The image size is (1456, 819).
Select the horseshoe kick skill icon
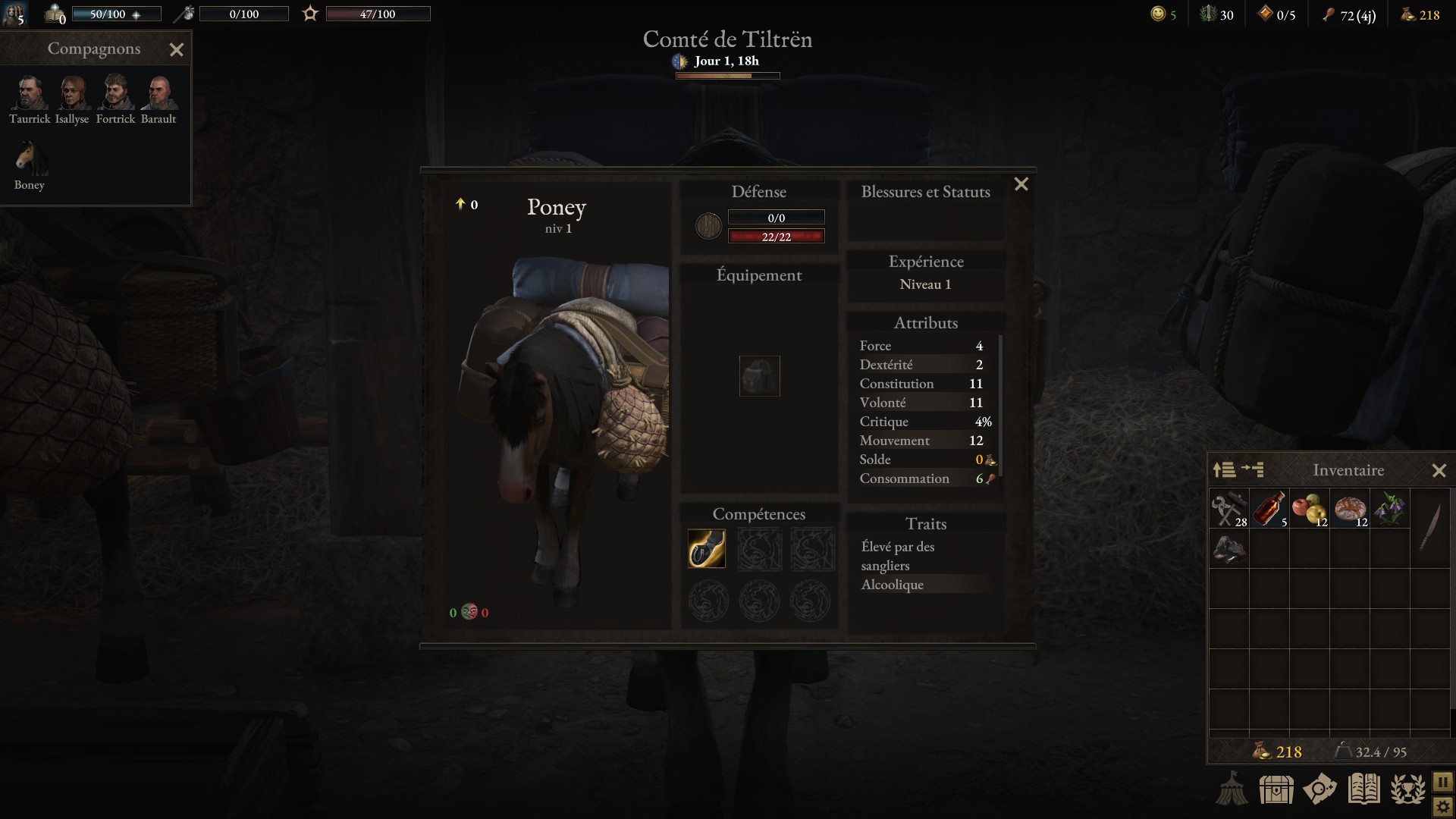pyautogui.click(x=707, y=548)
